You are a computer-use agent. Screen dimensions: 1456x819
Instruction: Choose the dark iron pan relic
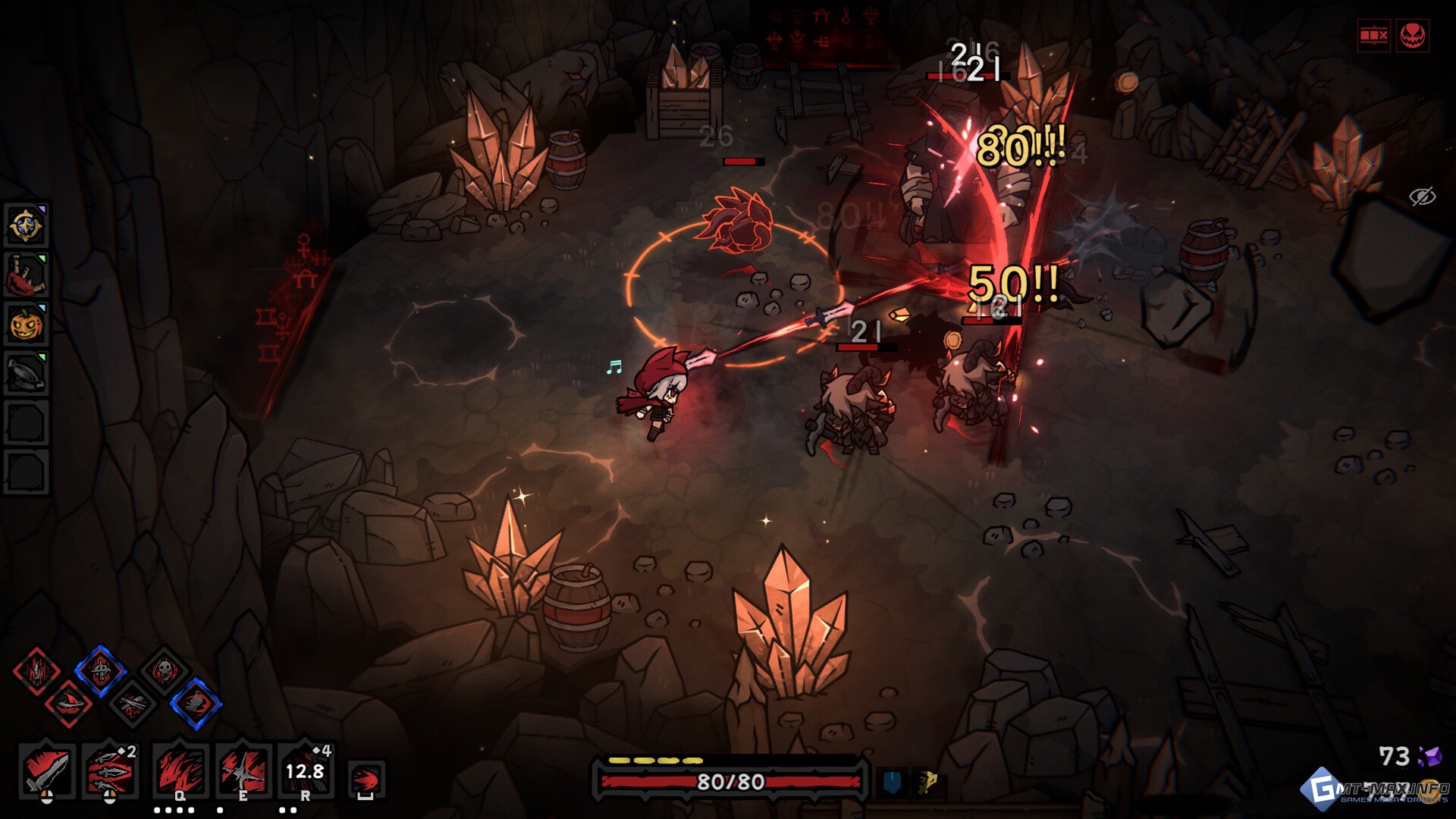click(x=26, y=373)
